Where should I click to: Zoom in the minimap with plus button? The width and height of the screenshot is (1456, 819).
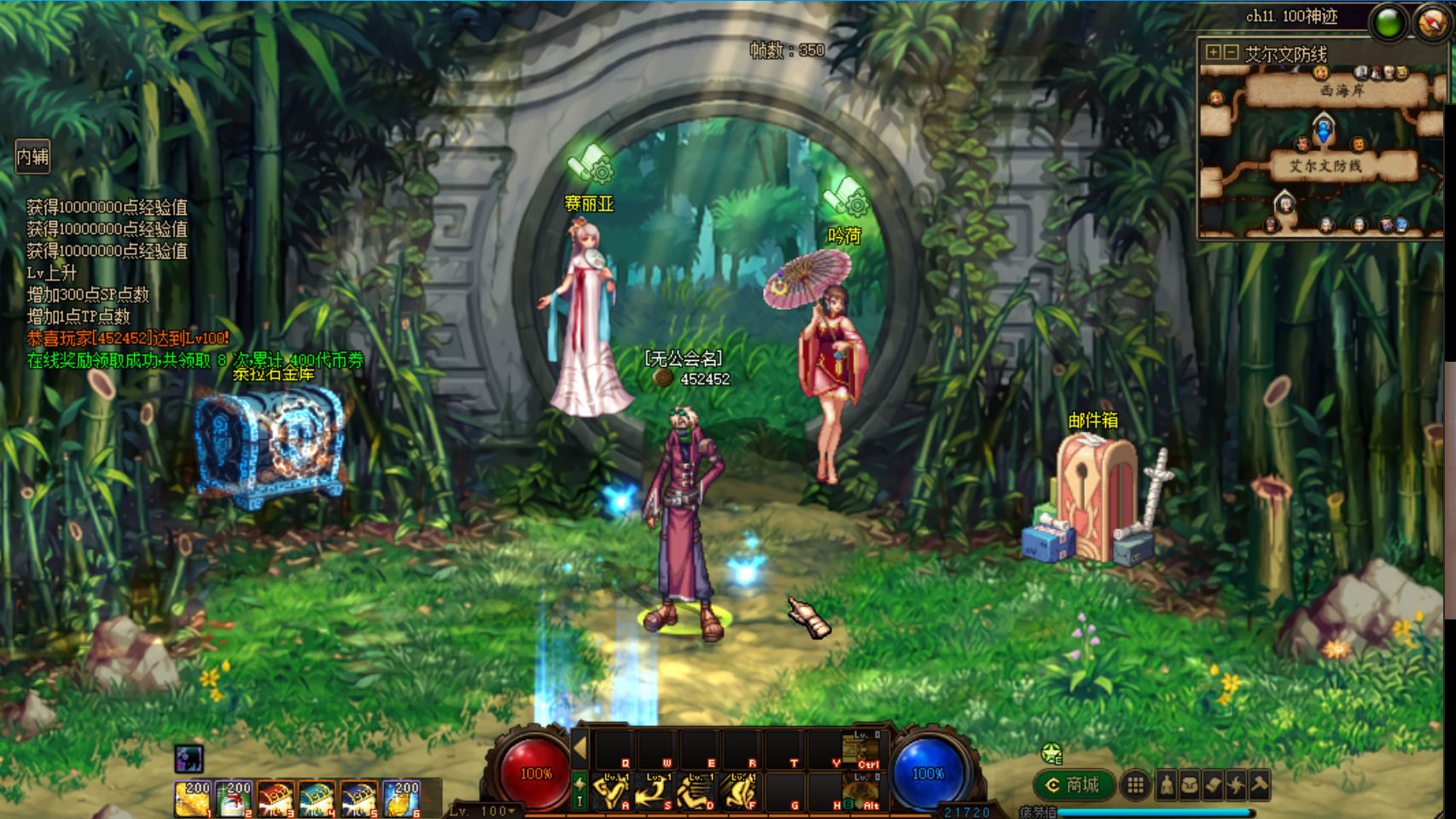tap(1213, 53)
